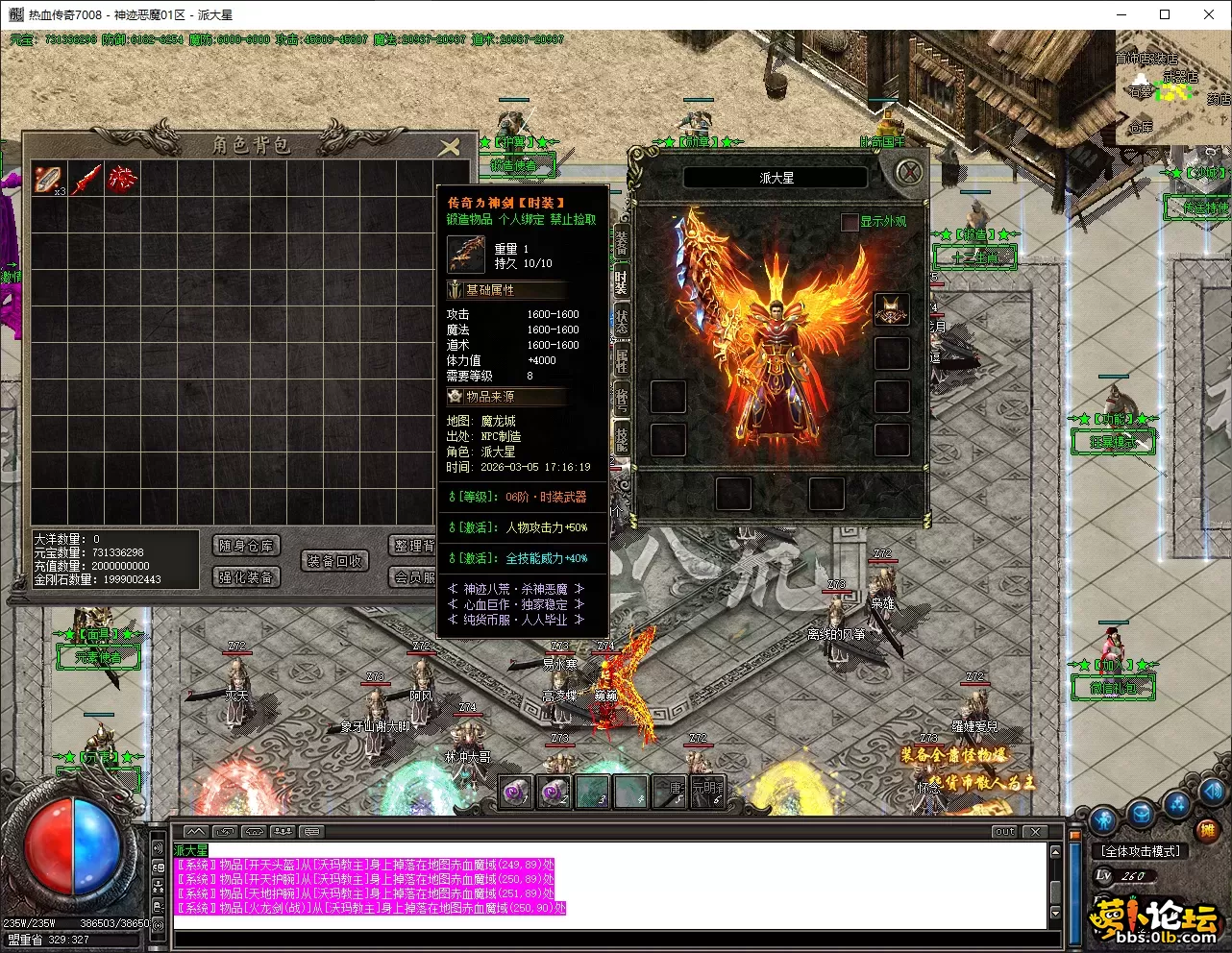
Task: Show the 称号 titles tab
Action: [621, 401]
